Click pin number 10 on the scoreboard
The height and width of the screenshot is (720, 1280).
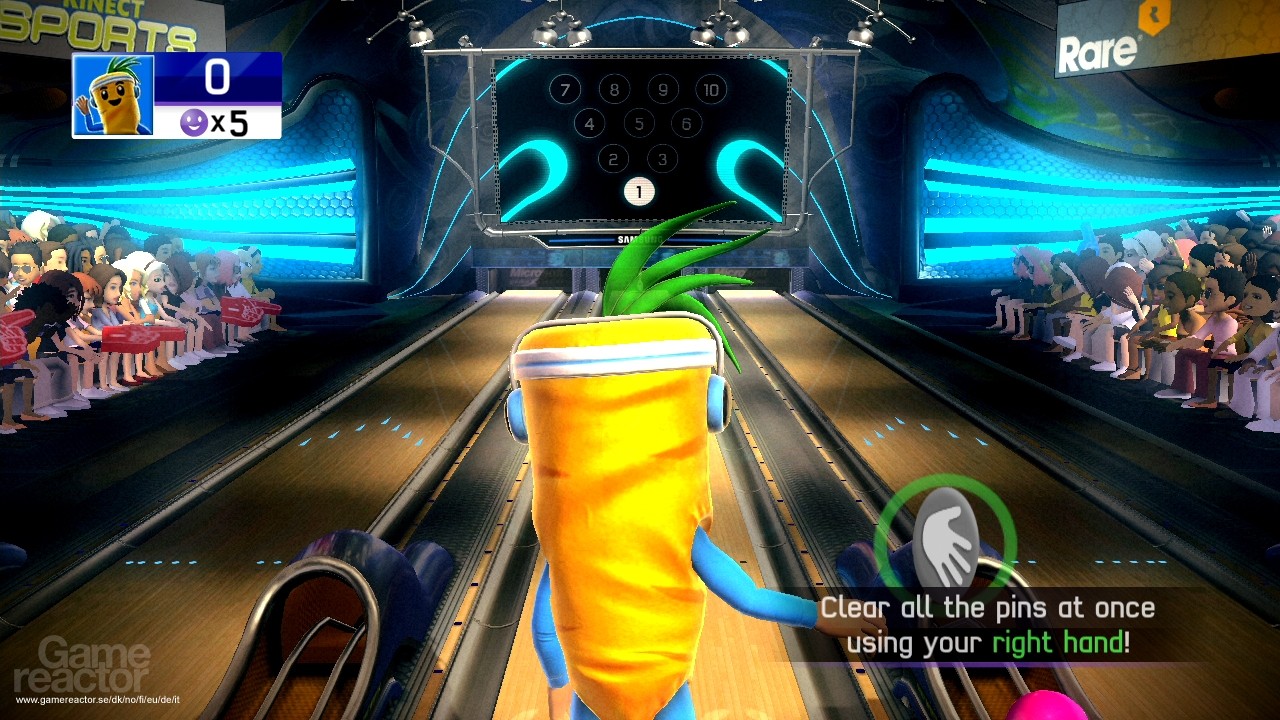pyautogui.click(x=710, y=89)
